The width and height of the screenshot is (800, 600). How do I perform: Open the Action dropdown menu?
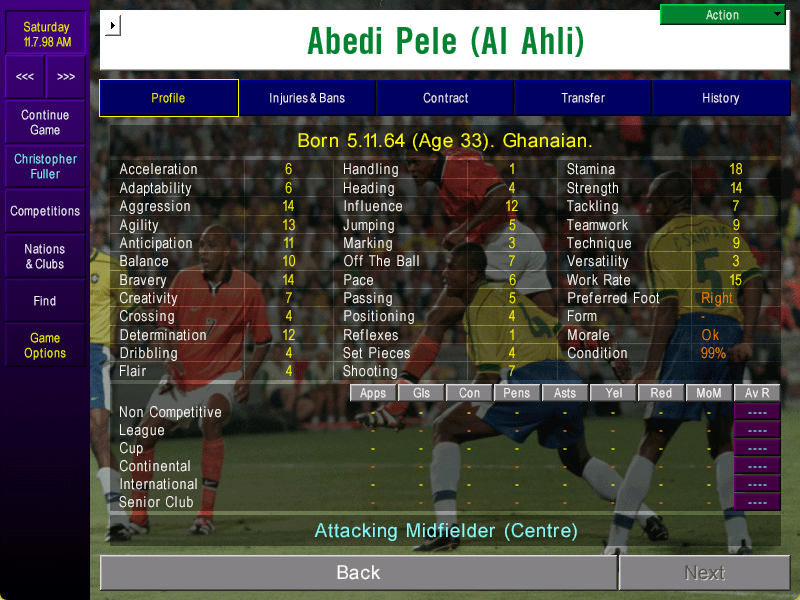[x=723, y=15]
